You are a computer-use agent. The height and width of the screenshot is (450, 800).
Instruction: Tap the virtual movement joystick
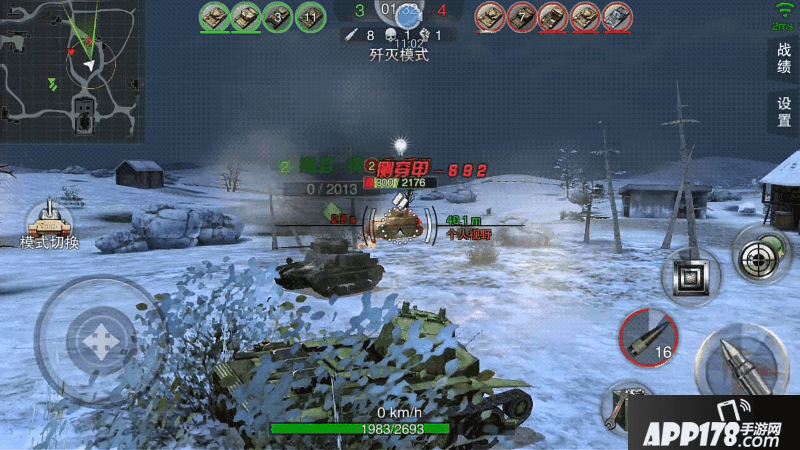tap(99, 339)
